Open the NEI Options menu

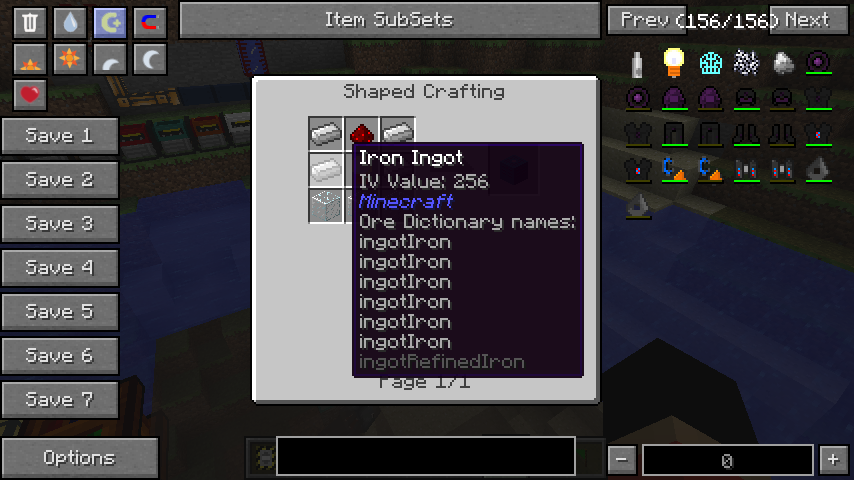[x=79, y=458]
